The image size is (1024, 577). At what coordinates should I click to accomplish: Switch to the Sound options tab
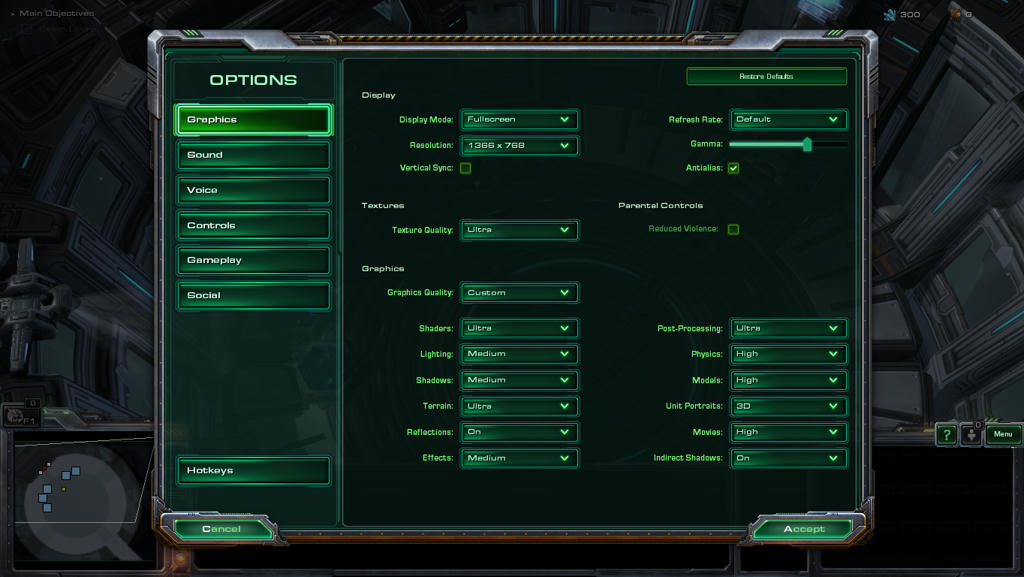click(x=253, y=155)
